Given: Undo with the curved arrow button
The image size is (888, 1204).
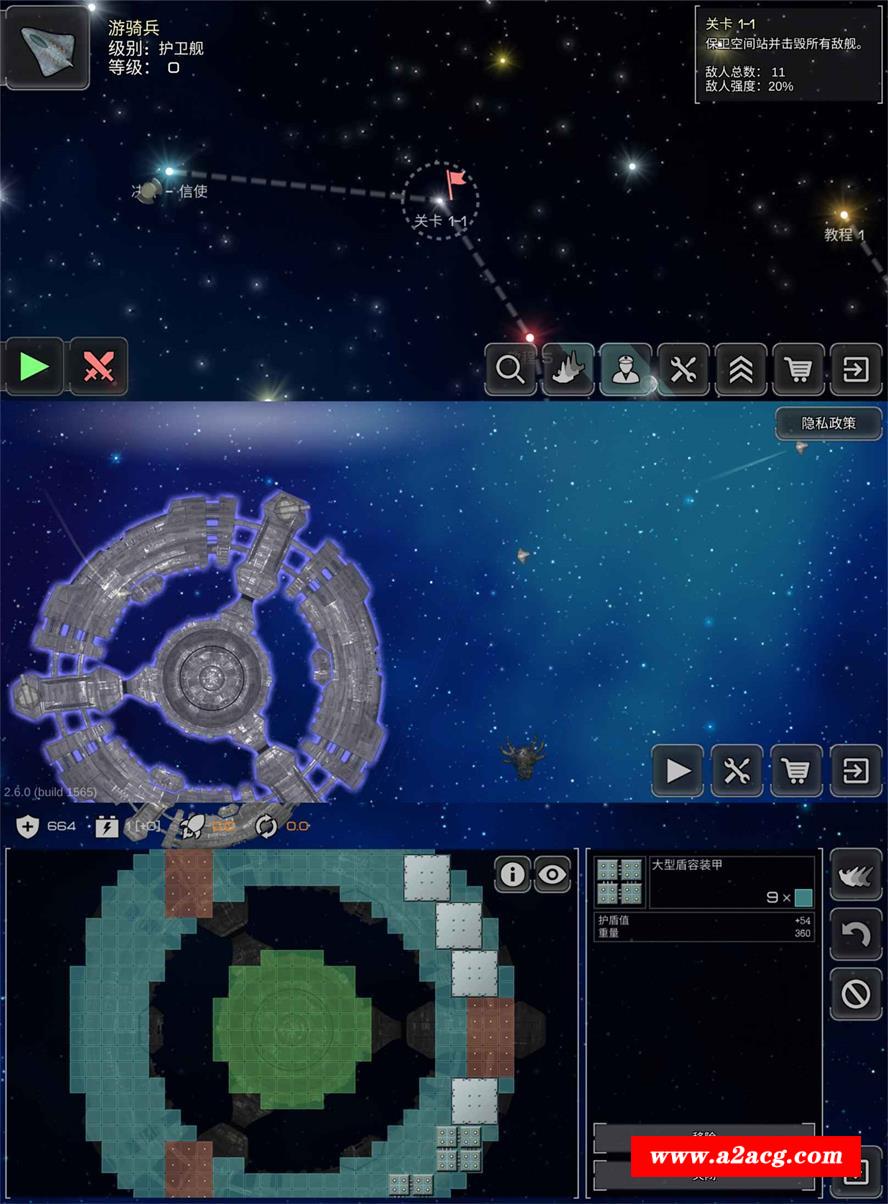Looking at the screenshot, I should click(x=856, y=934).
